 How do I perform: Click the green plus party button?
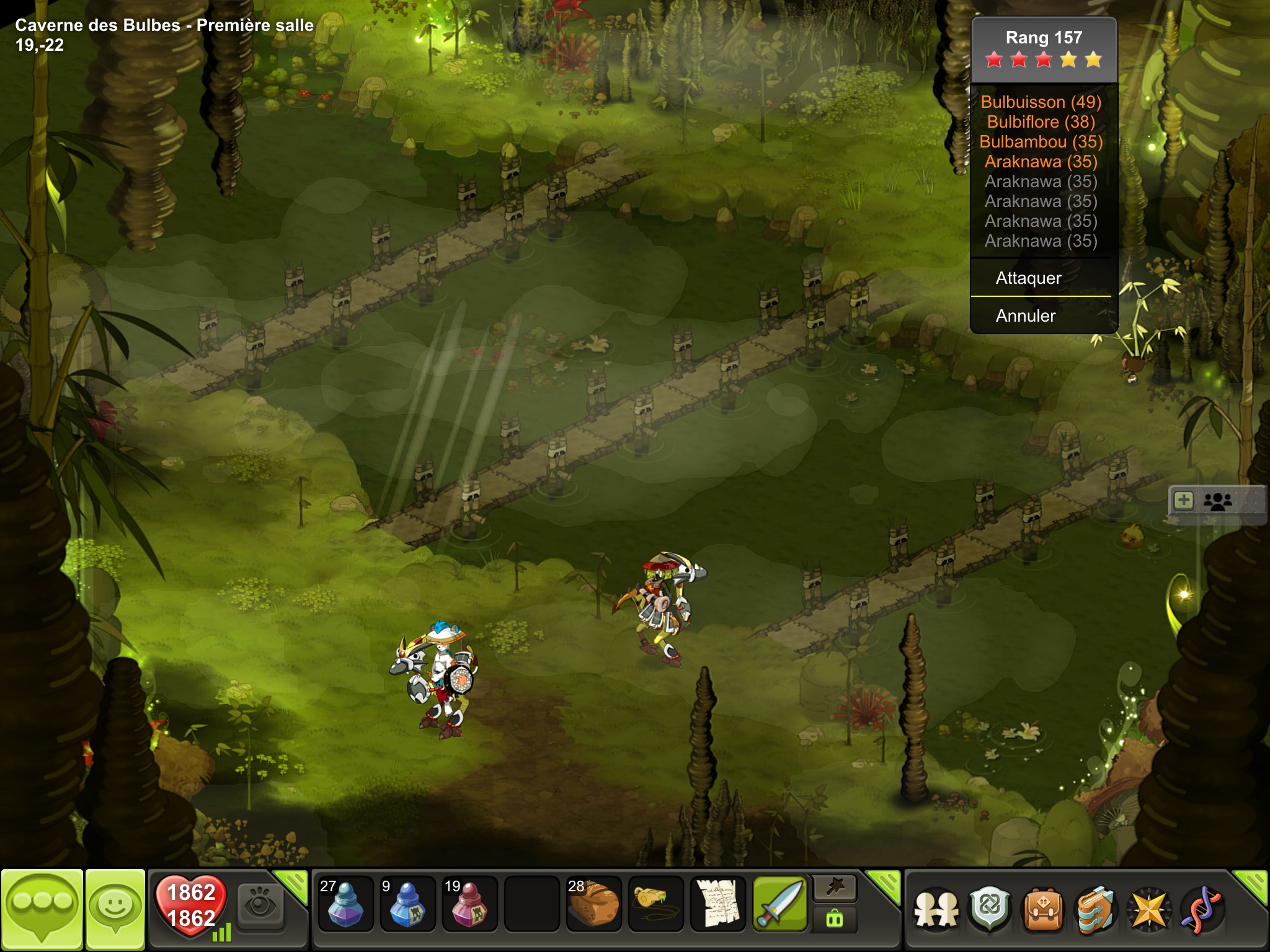click(1184, 501)
